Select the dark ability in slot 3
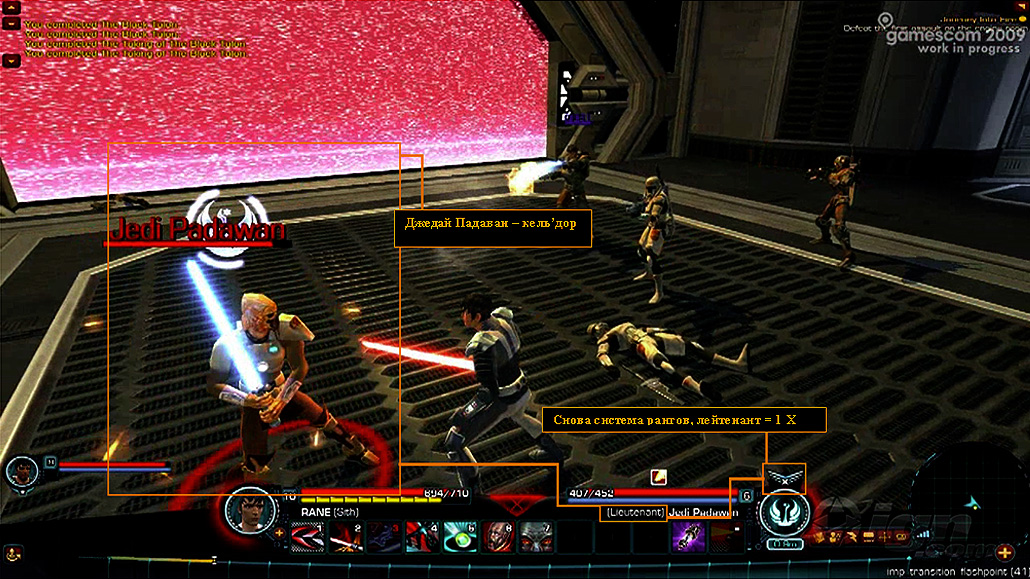Screen dimensions: 1030x579 382,537
